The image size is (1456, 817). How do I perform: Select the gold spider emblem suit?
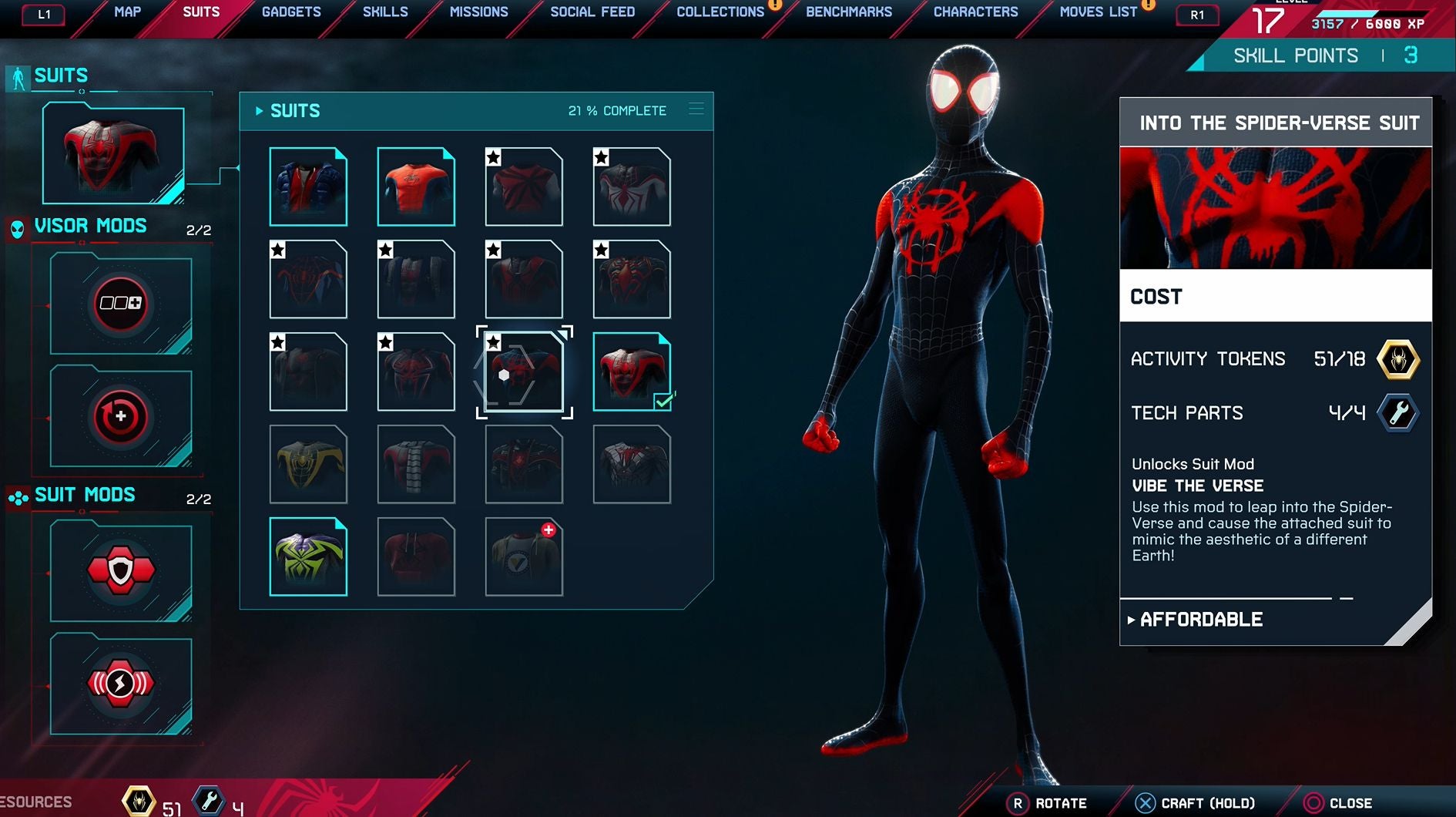[308, 464]
